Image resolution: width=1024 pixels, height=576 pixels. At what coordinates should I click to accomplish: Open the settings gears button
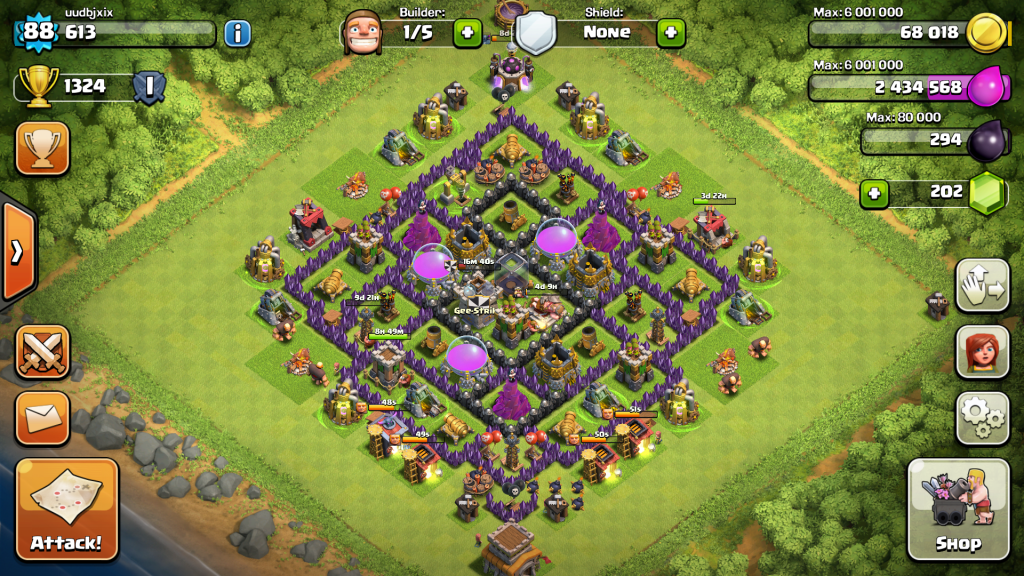[982, 418]
